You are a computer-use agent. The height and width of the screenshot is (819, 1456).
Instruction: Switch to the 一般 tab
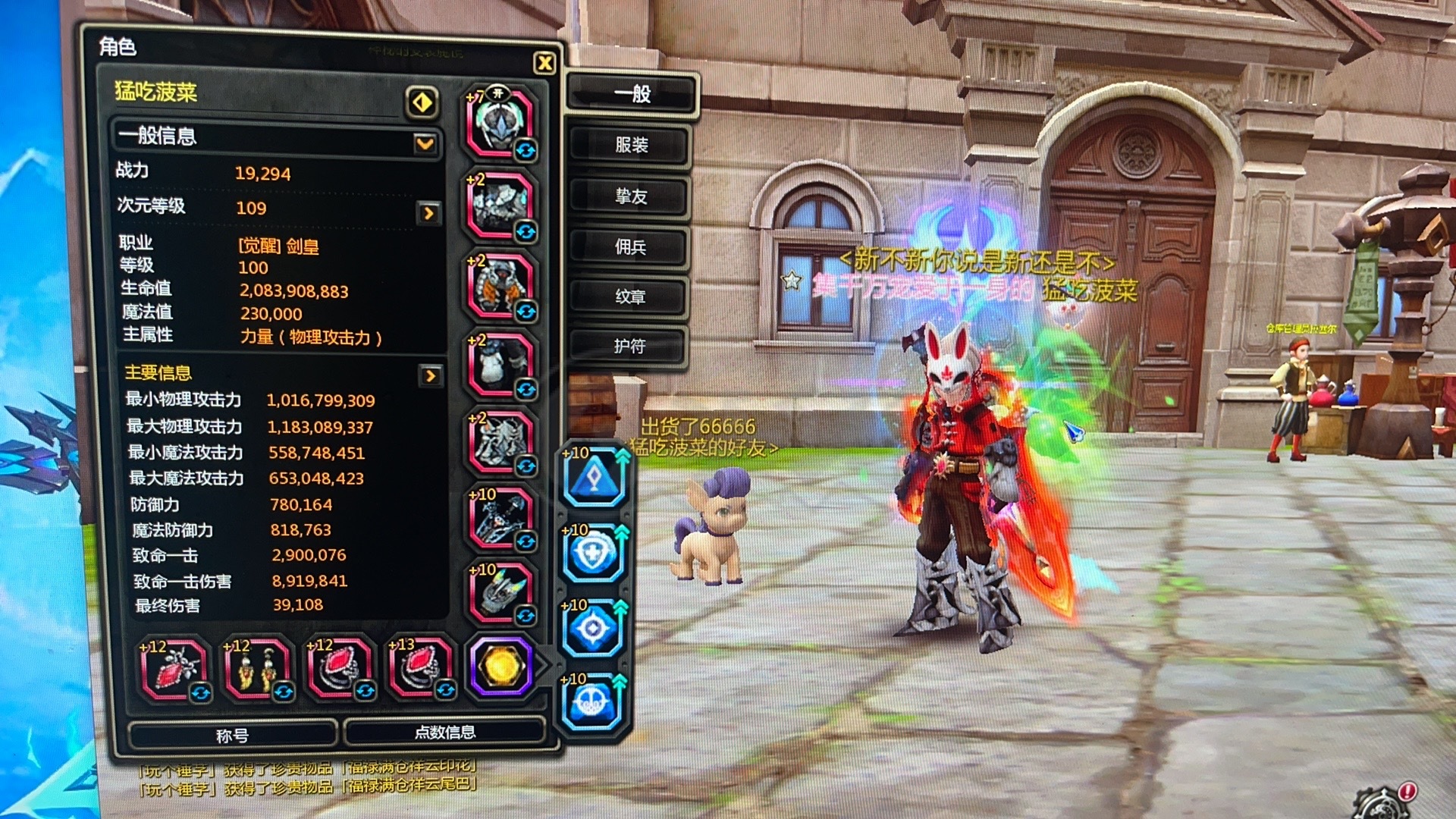click(631, 94)
